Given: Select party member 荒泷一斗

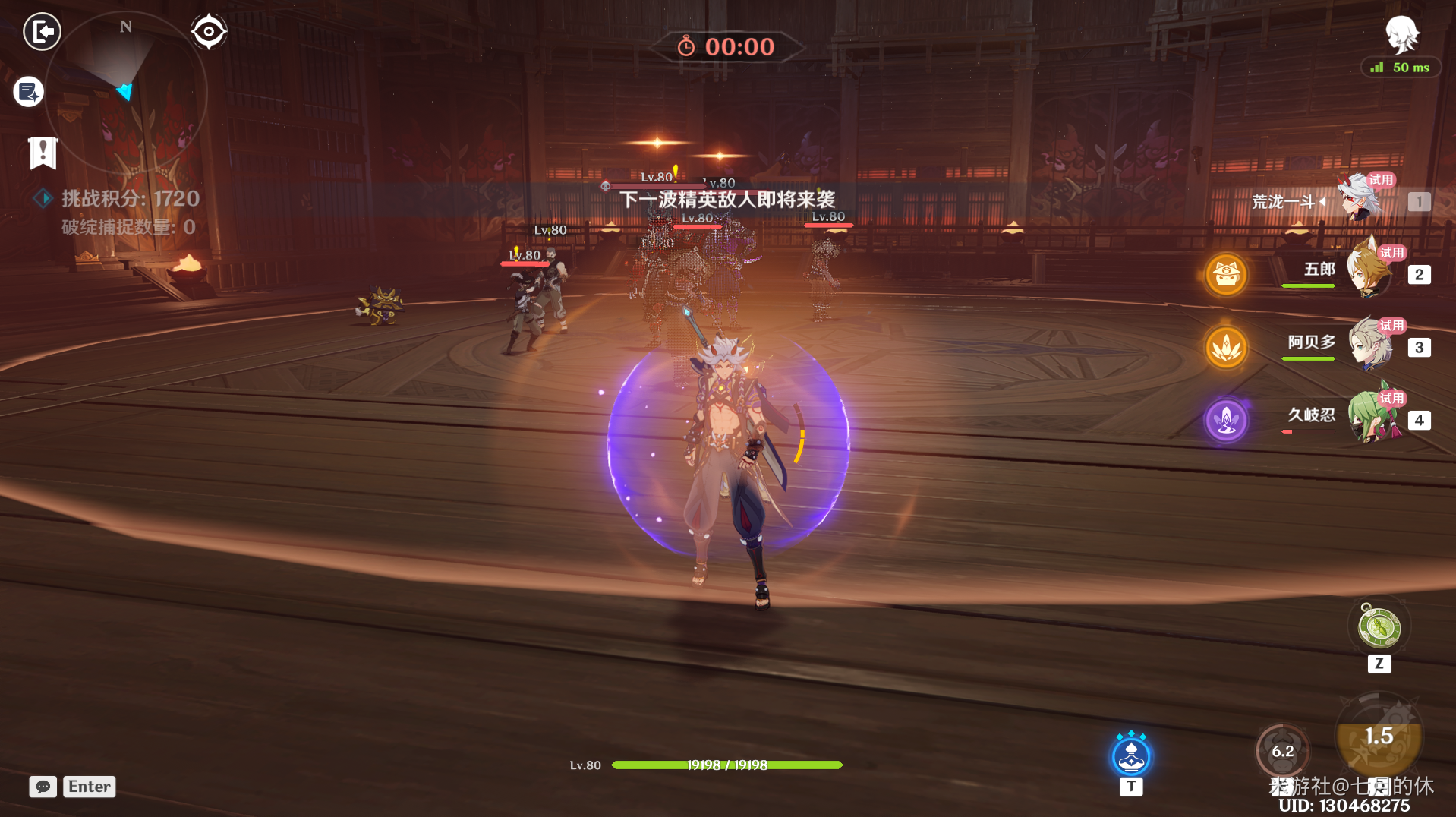Looking at the screenshot, I should tap(1358, 200).
